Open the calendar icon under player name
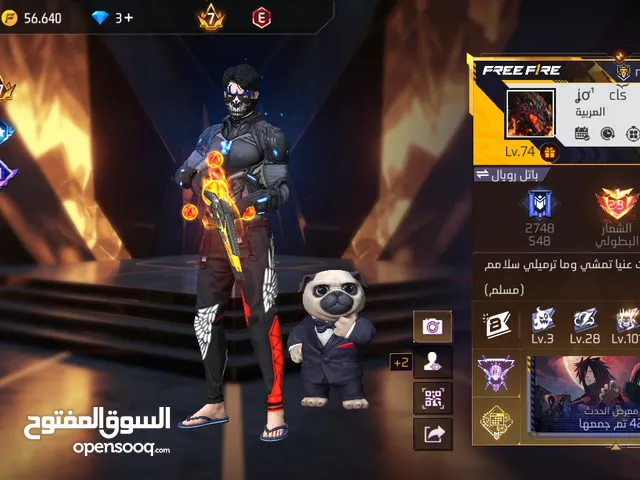 582,134
